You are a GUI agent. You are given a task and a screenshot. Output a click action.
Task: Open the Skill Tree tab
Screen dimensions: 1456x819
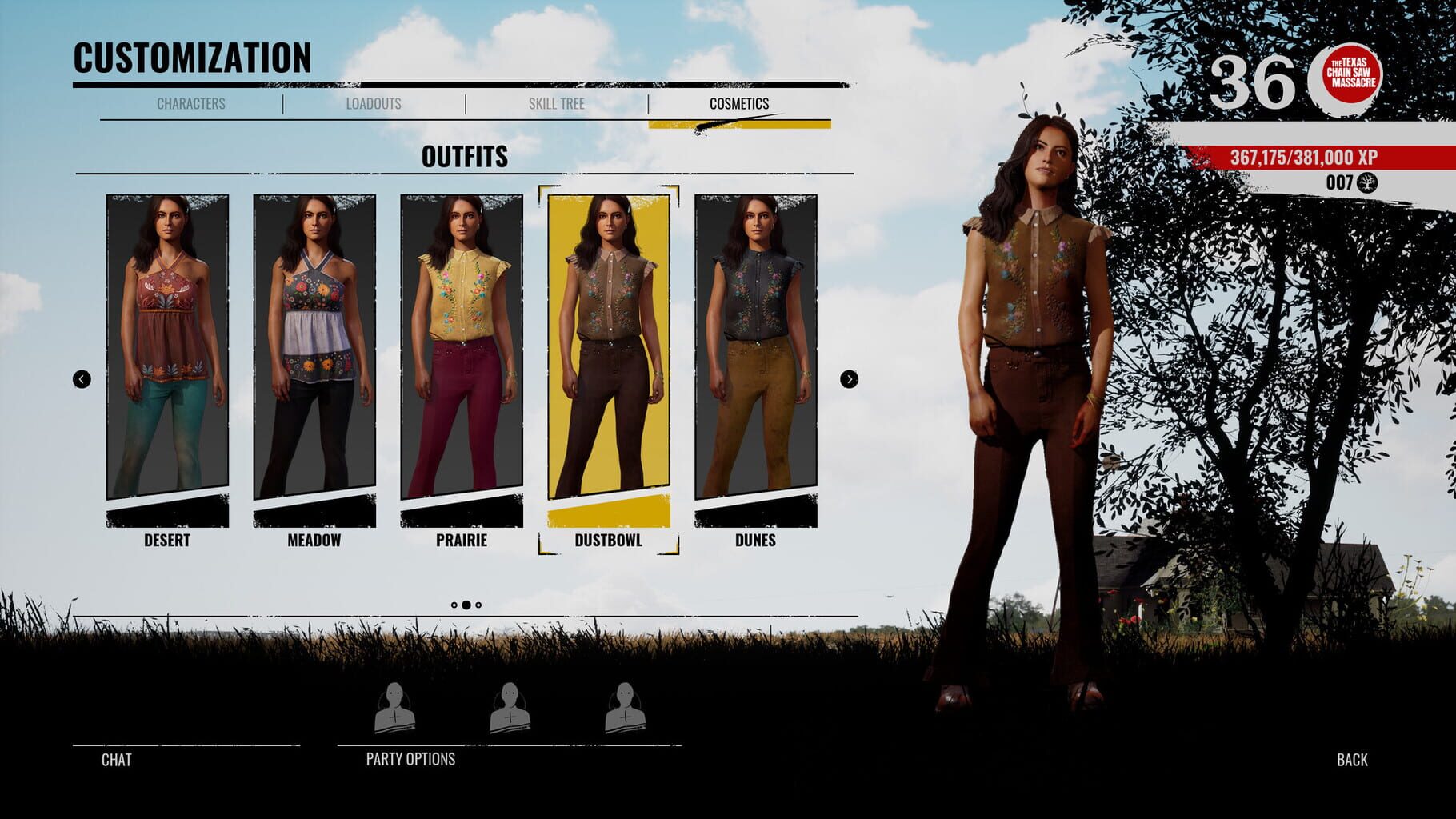pyautogui.click(x=555, y=103)
